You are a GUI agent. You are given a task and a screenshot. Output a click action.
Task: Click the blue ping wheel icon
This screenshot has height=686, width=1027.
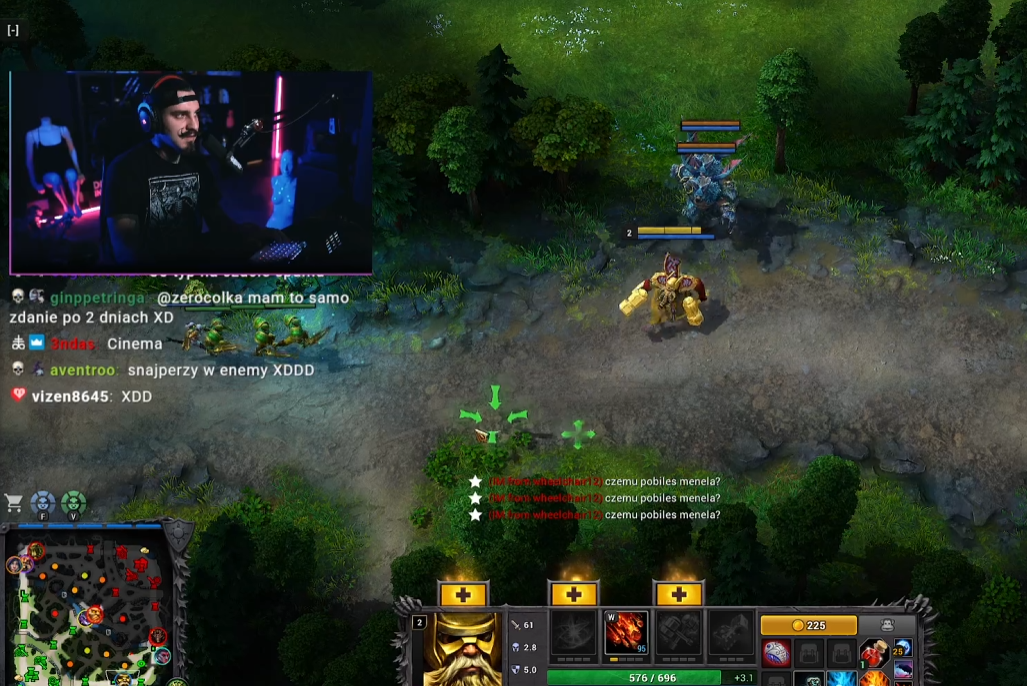[43, 503]
